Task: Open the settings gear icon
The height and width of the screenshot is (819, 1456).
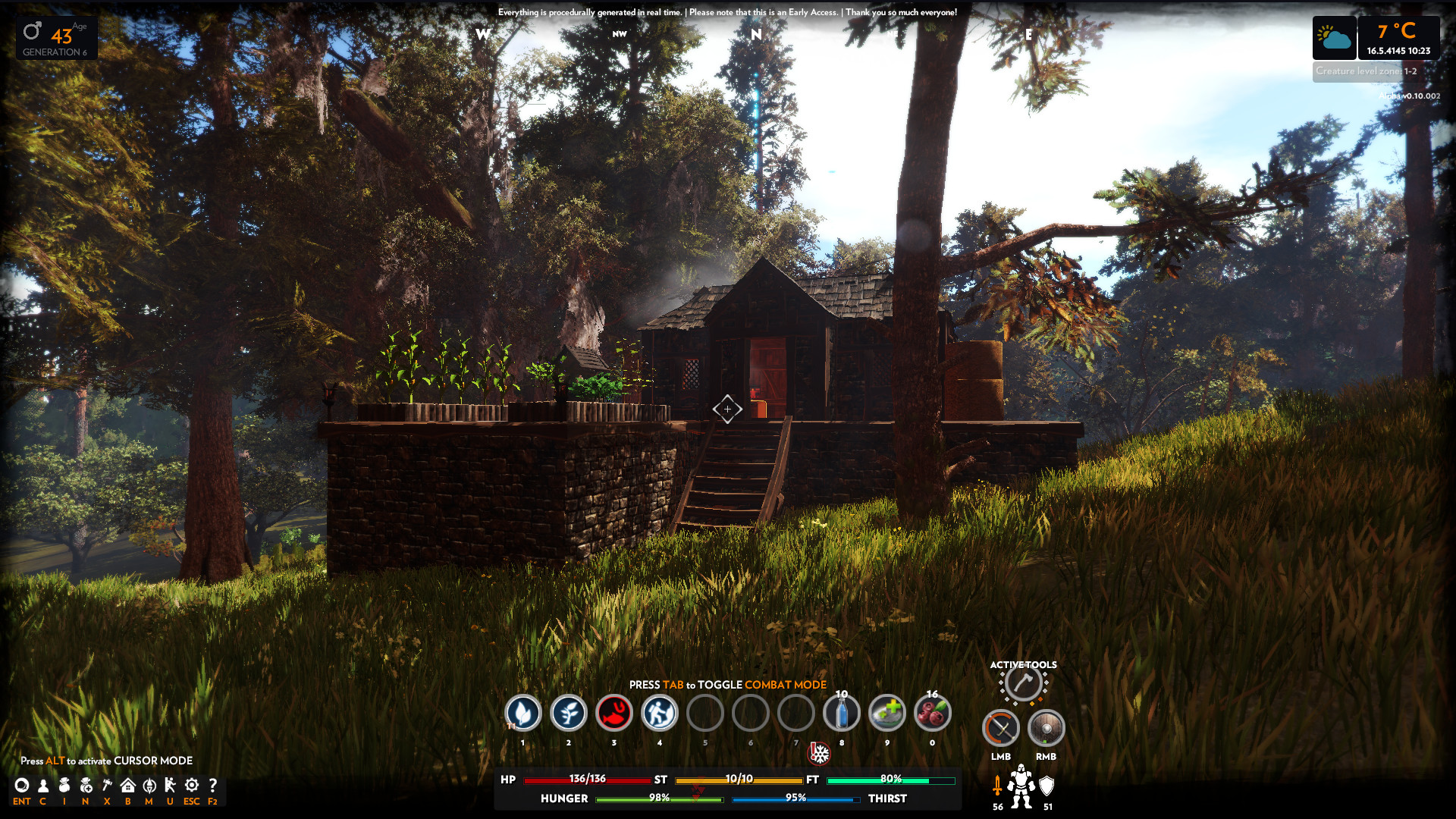Action: click(192, 786)
